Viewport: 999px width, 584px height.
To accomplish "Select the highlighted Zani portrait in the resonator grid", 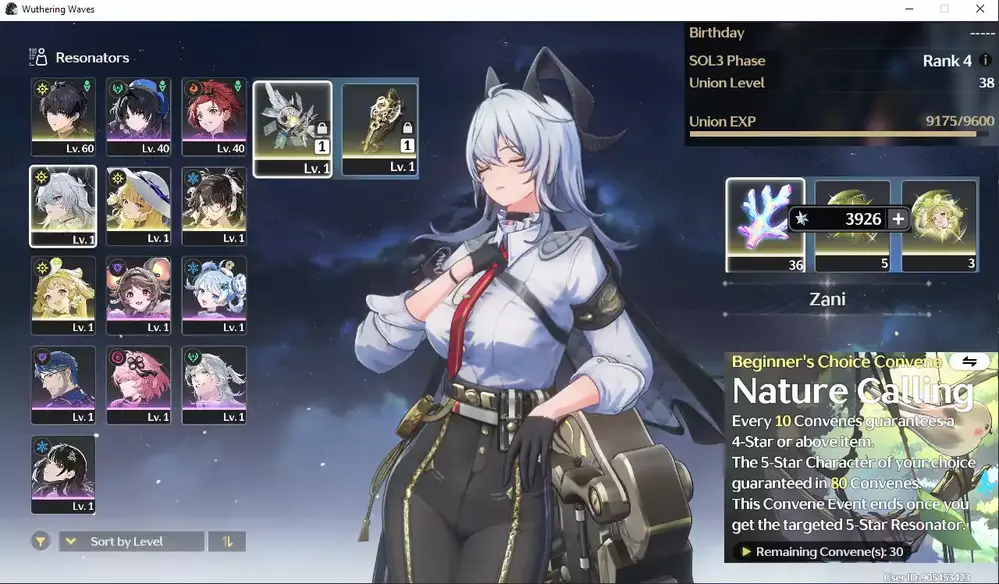I will point(63,205).
